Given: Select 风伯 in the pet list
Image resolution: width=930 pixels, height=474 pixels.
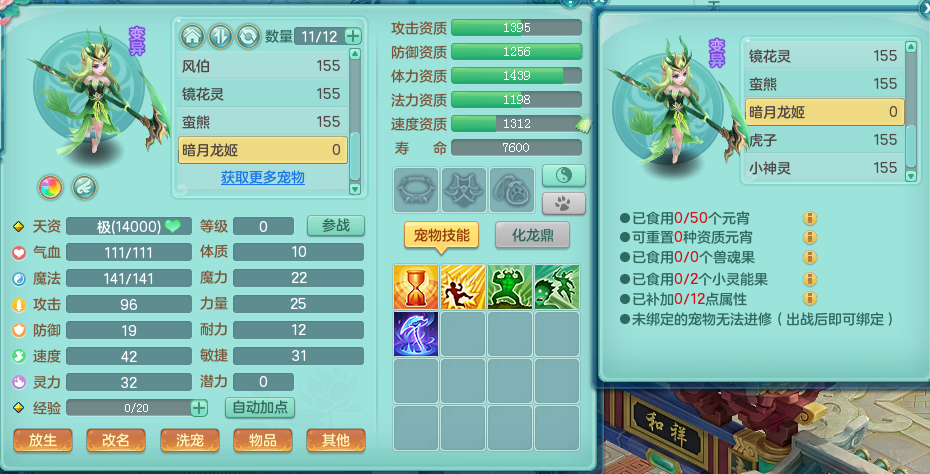Looking at the screenshot, I should pos(262,66).
